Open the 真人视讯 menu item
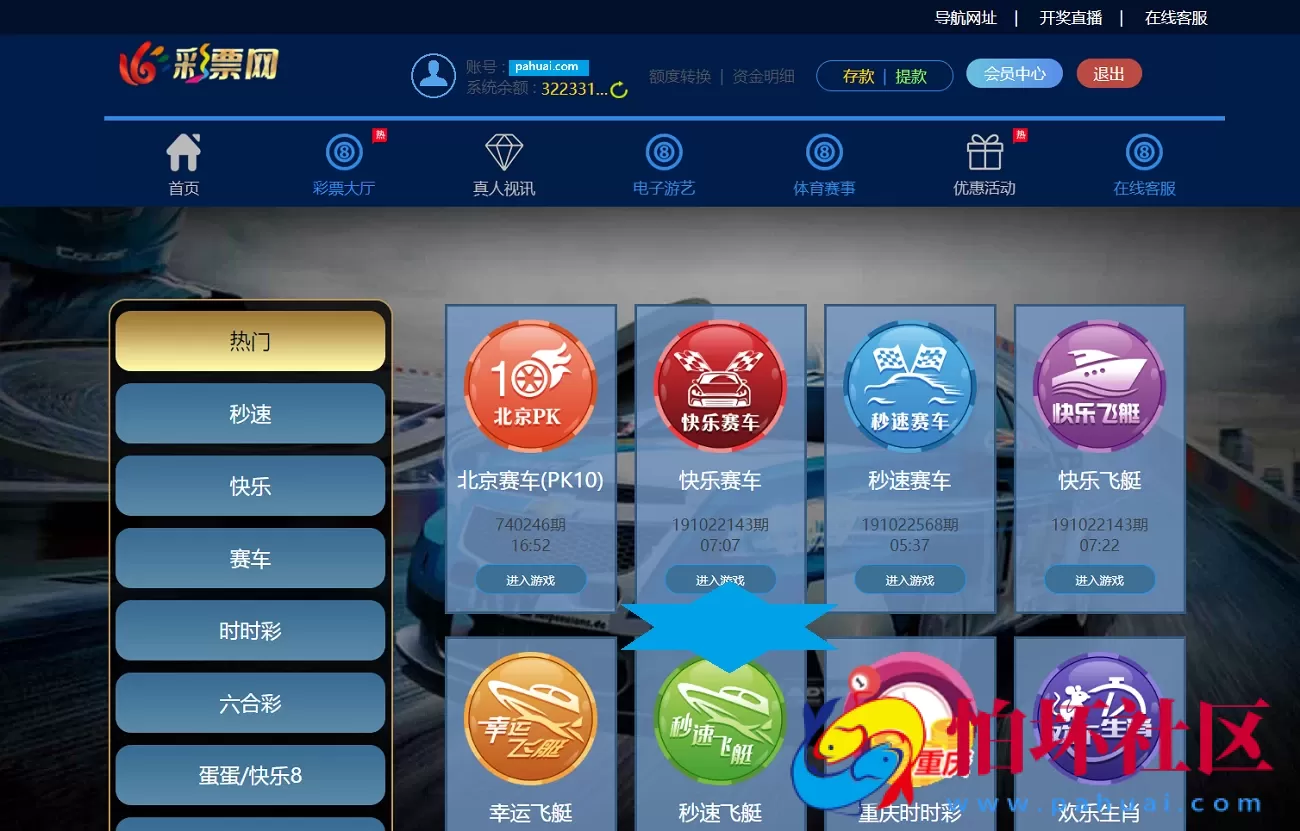1300x831 pixels. 503,165
